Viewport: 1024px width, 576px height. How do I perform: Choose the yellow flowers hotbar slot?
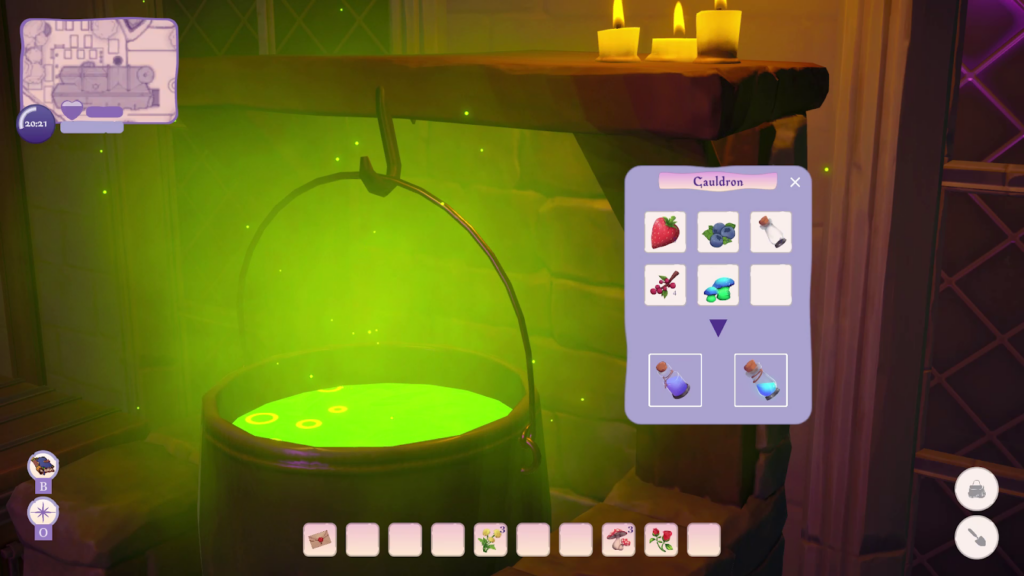pos(490,540)
